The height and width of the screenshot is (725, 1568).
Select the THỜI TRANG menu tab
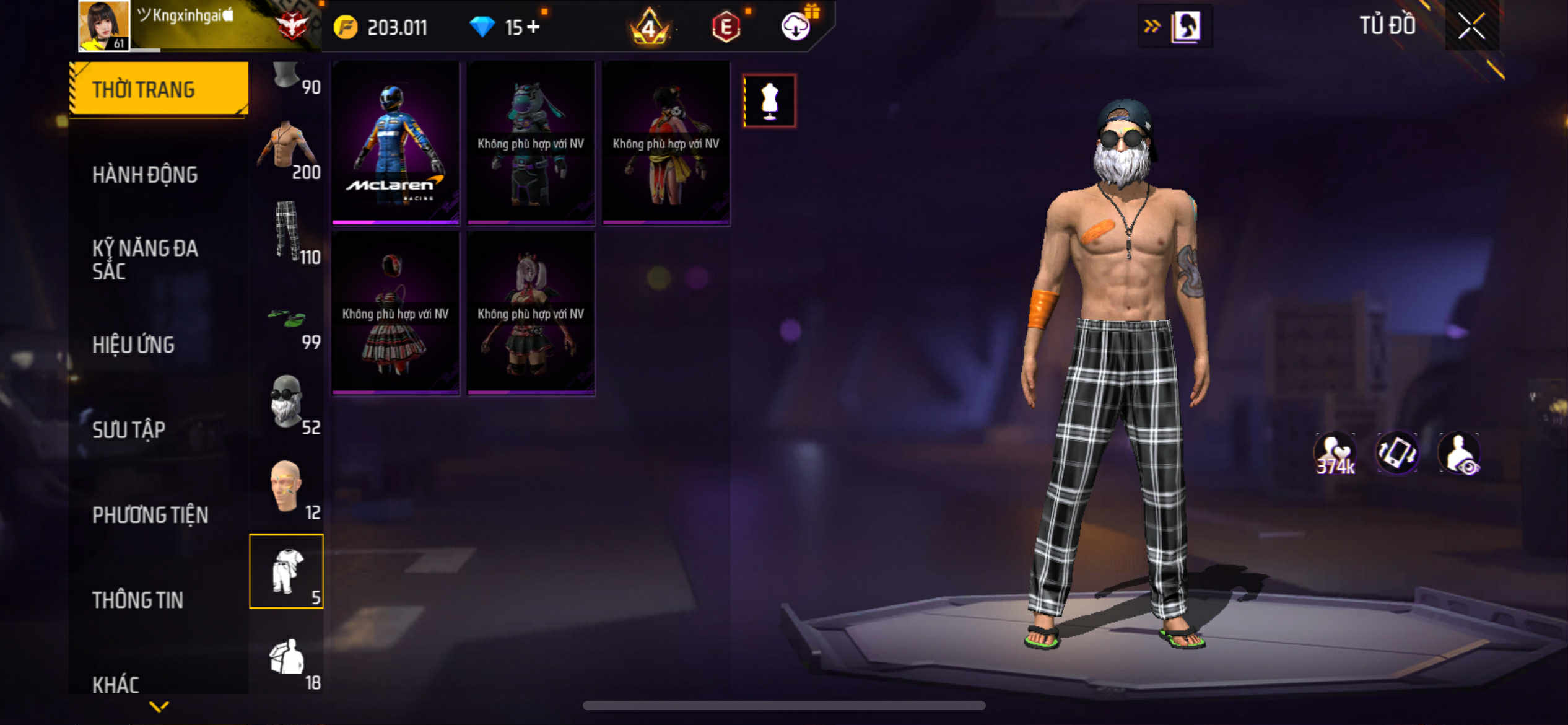pos(159,89)
